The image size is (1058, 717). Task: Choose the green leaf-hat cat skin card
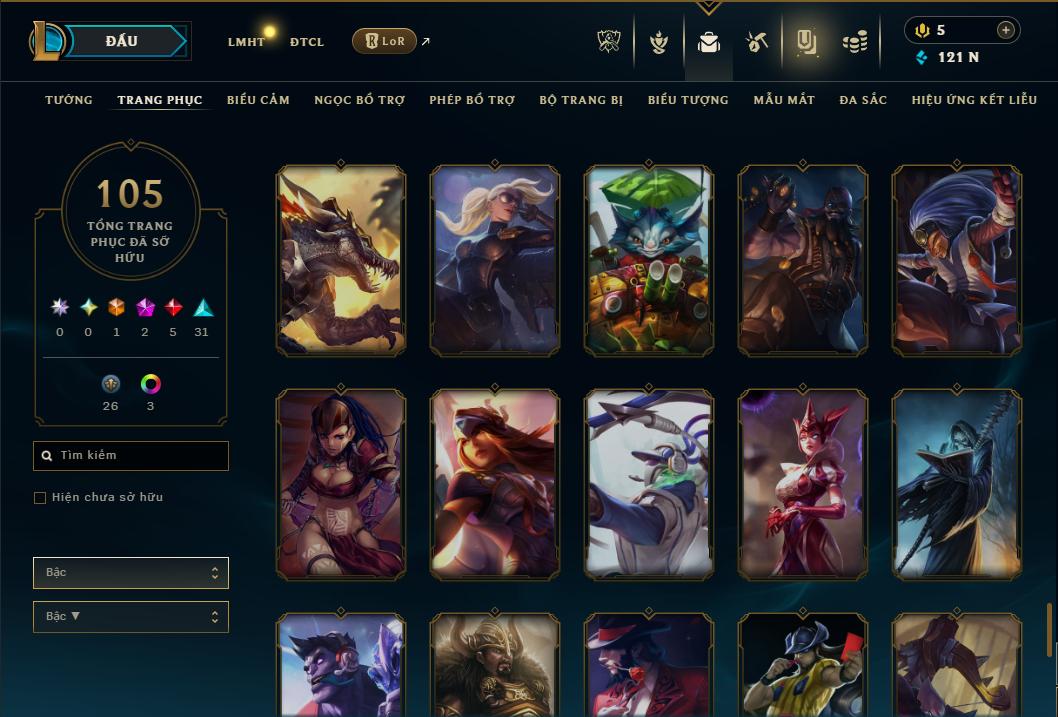coord(649,260)
